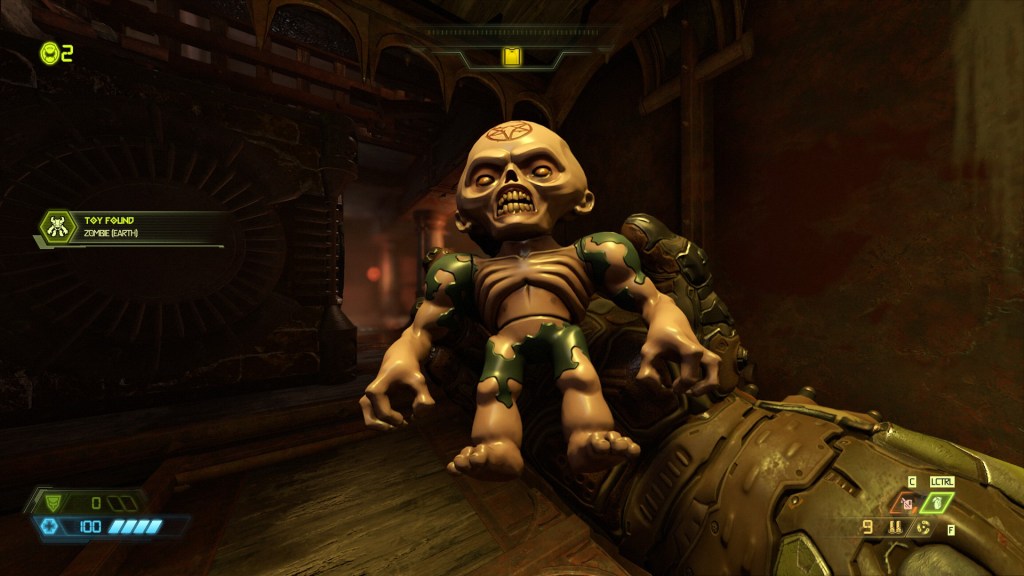This screenshot has height=576, width=1024.
Task: Select the green frag grenade icon
Action: click(x=938, y=503)
